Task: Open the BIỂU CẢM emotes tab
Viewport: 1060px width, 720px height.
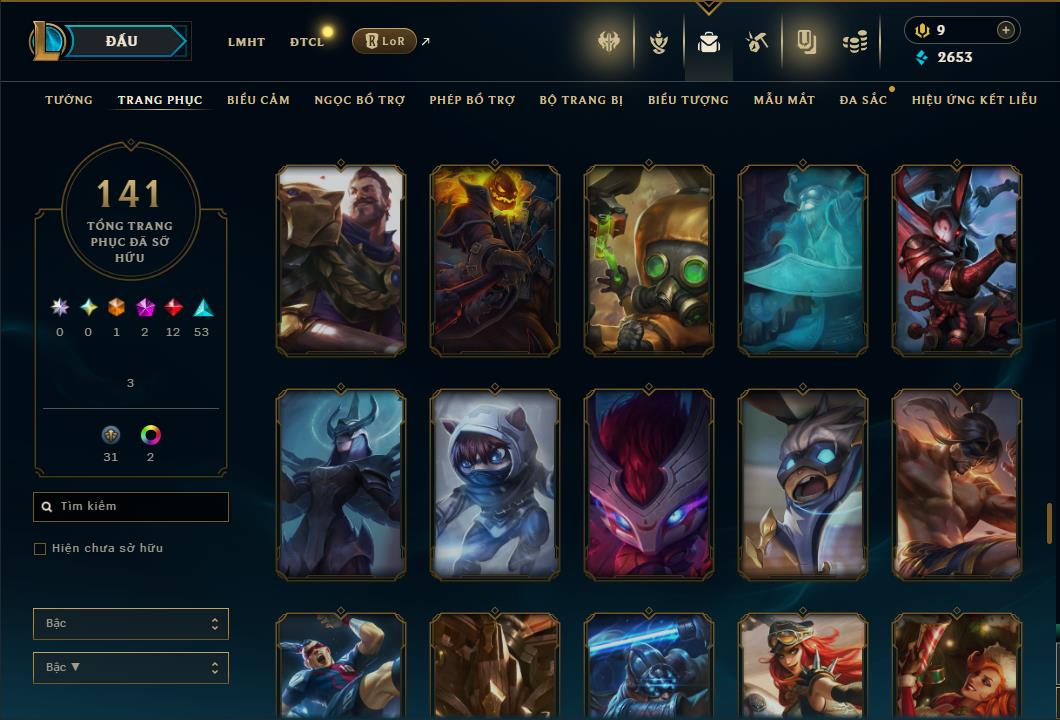Action: tap(258, 100)
